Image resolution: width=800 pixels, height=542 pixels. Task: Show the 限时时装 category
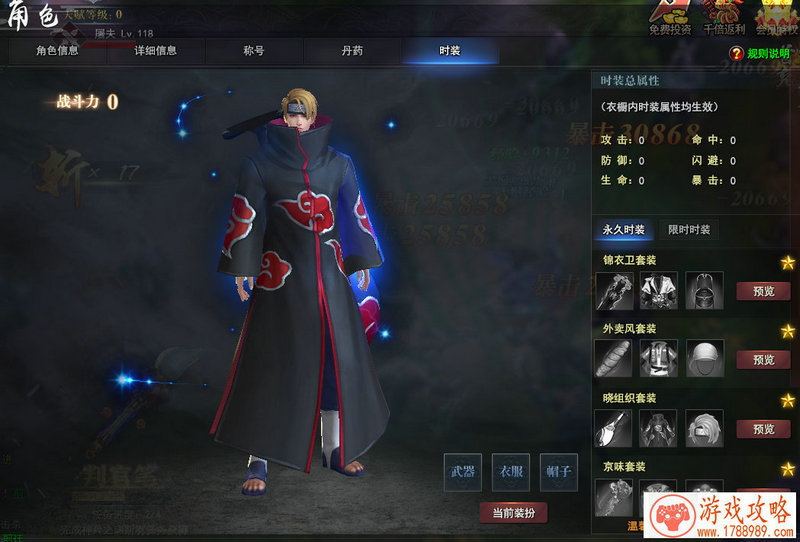[690, 230]
